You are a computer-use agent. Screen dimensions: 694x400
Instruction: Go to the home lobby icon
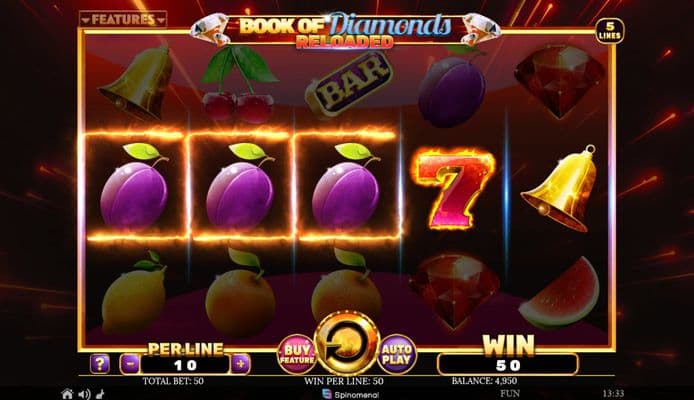point(67,393)
